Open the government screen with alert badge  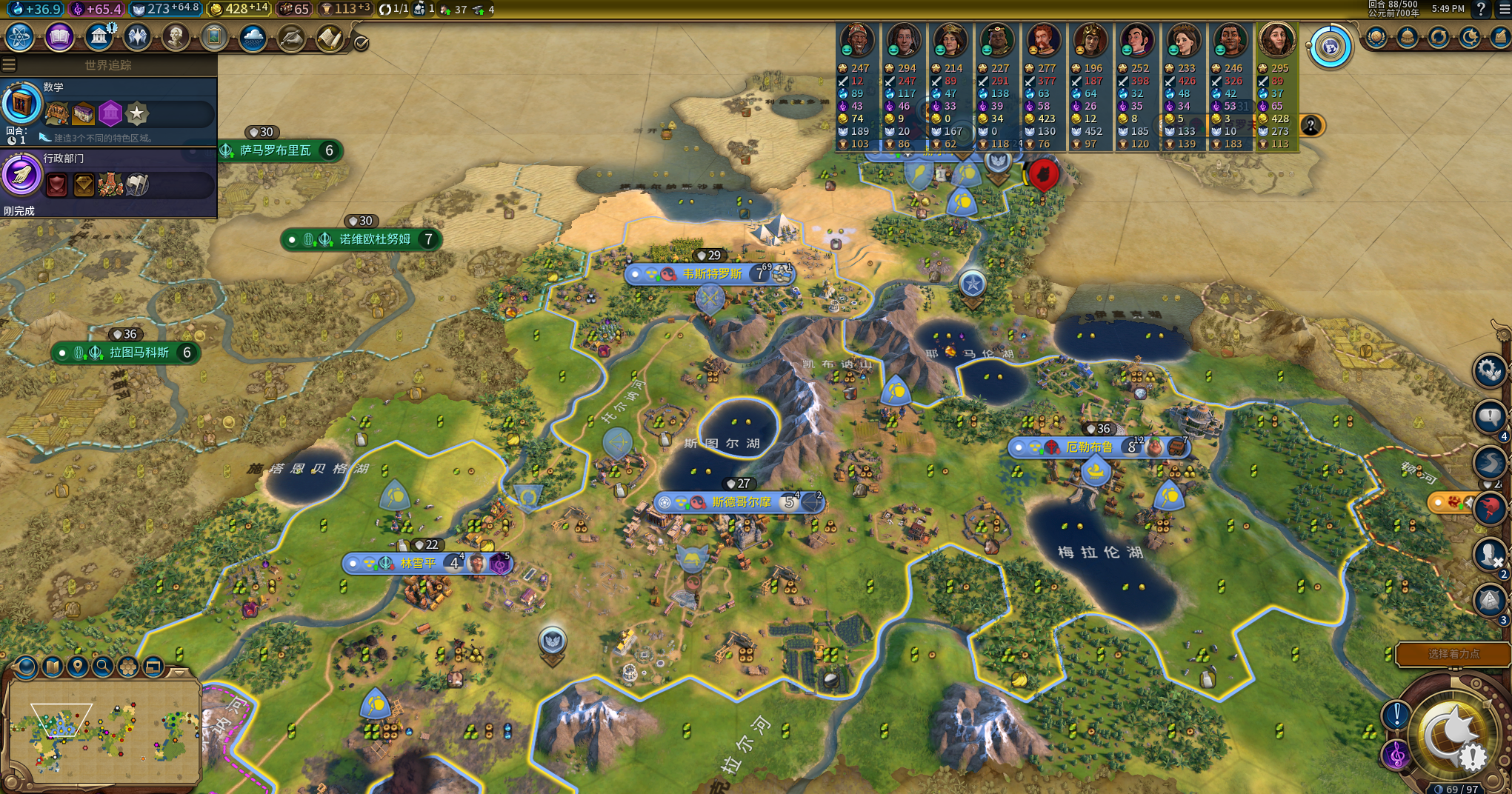click(99, 36)
